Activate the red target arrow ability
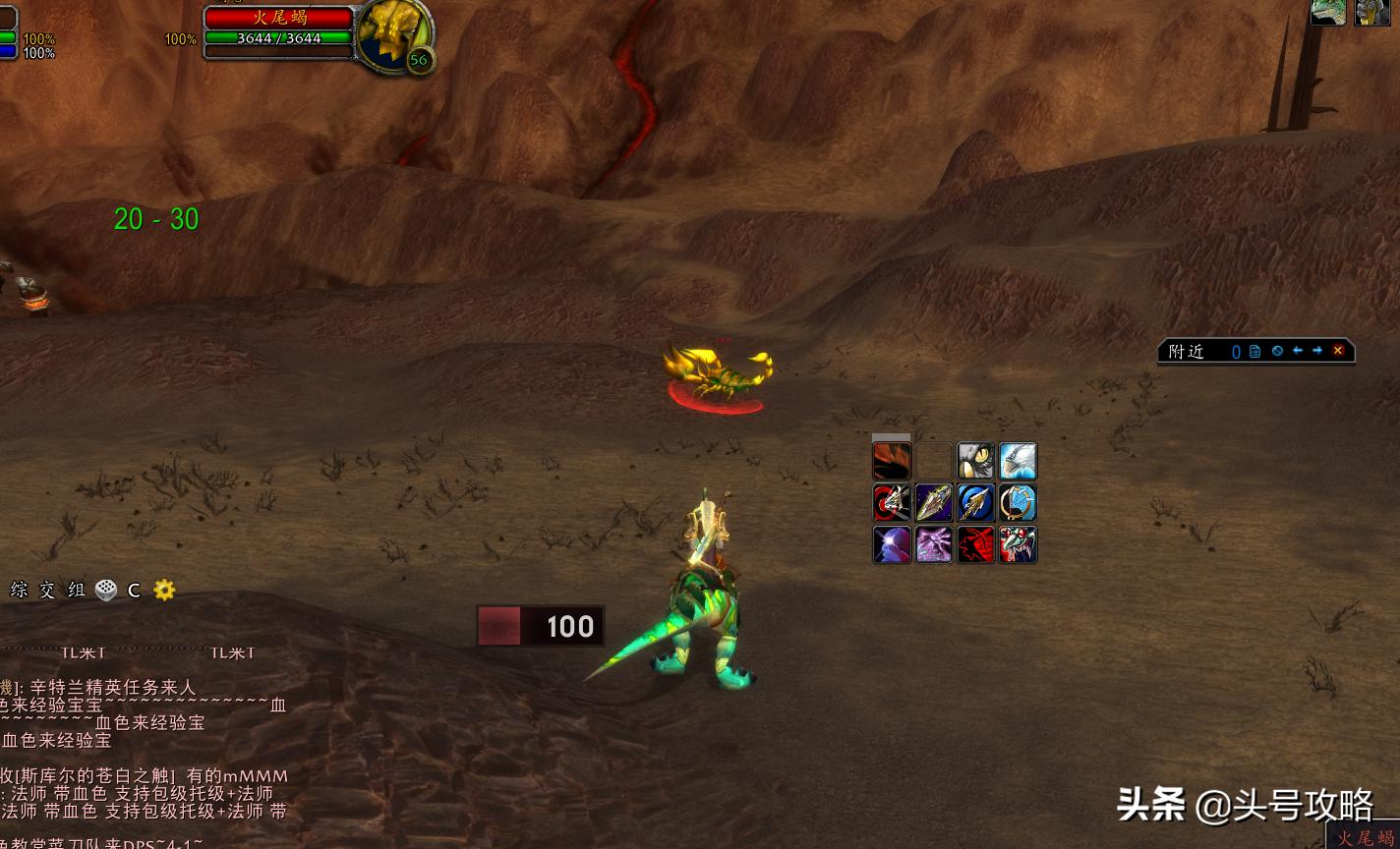Image resolution: width=1400 pixels, height=849 pixels. (x=892, y=503)
